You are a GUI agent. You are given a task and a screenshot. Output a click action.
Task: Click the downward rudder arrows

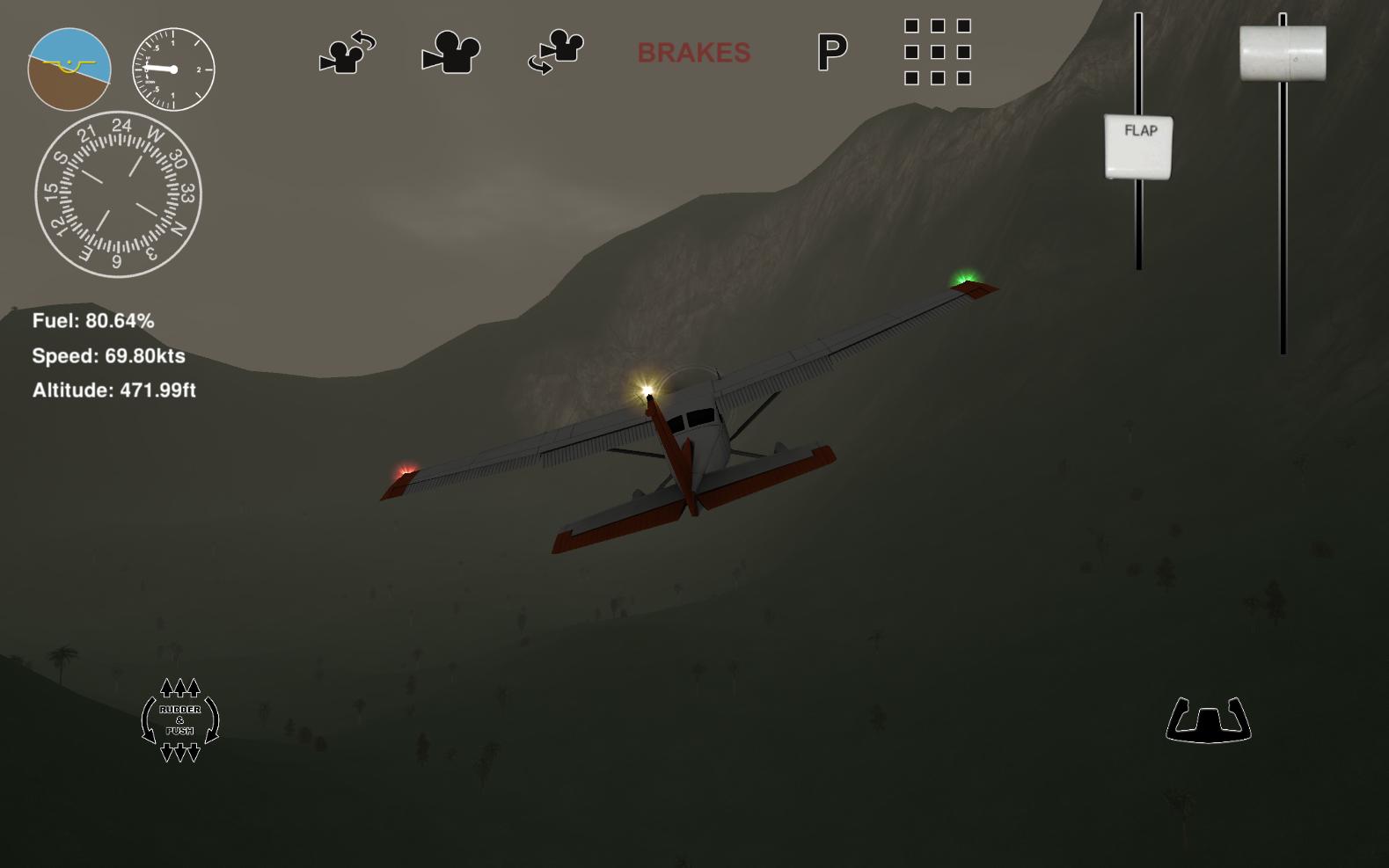pyautogui.click(x=179, y=753)
